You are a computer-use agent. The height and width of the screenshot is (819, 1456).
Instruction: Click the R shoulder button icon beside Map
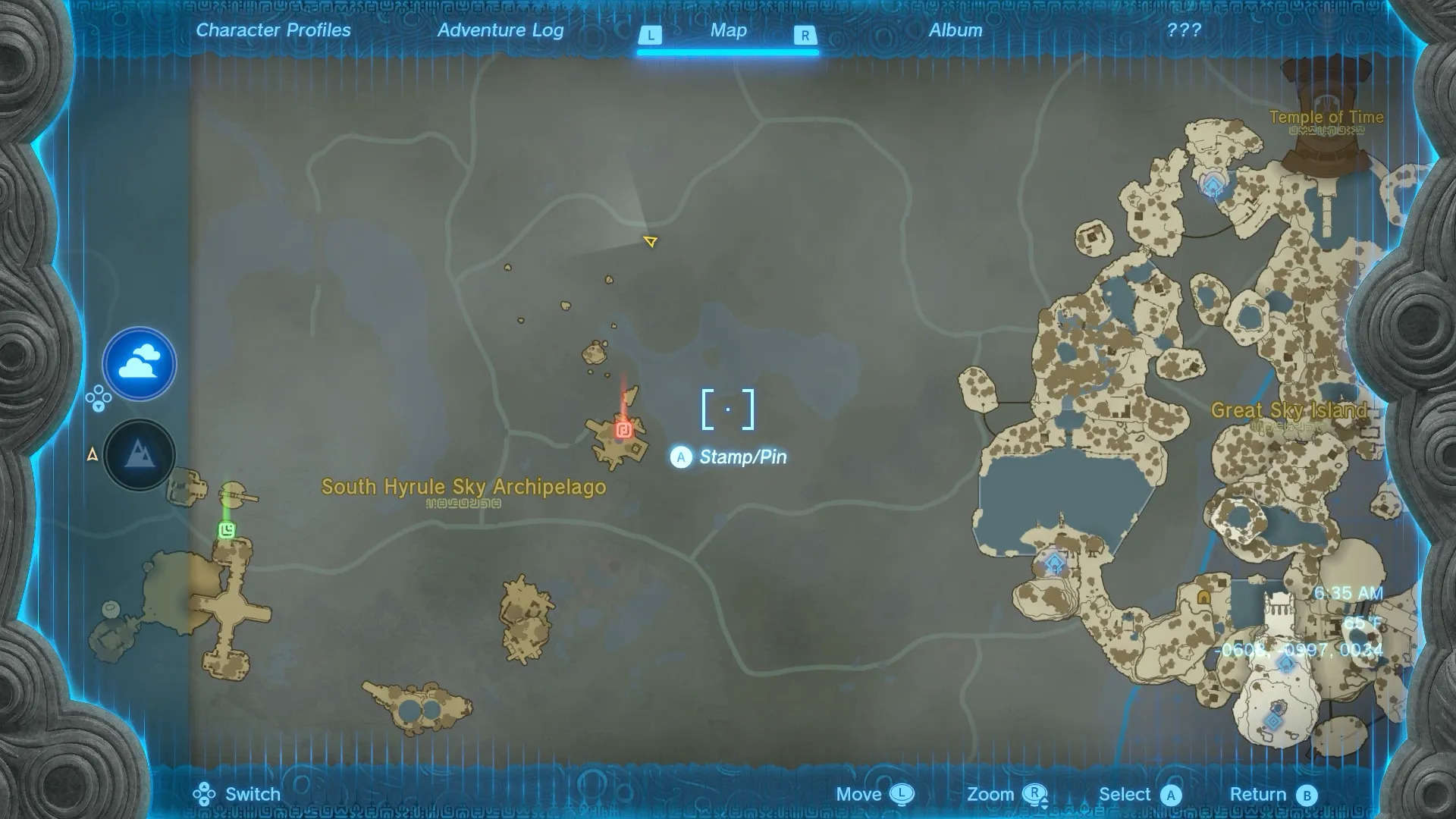coord(805,34)
